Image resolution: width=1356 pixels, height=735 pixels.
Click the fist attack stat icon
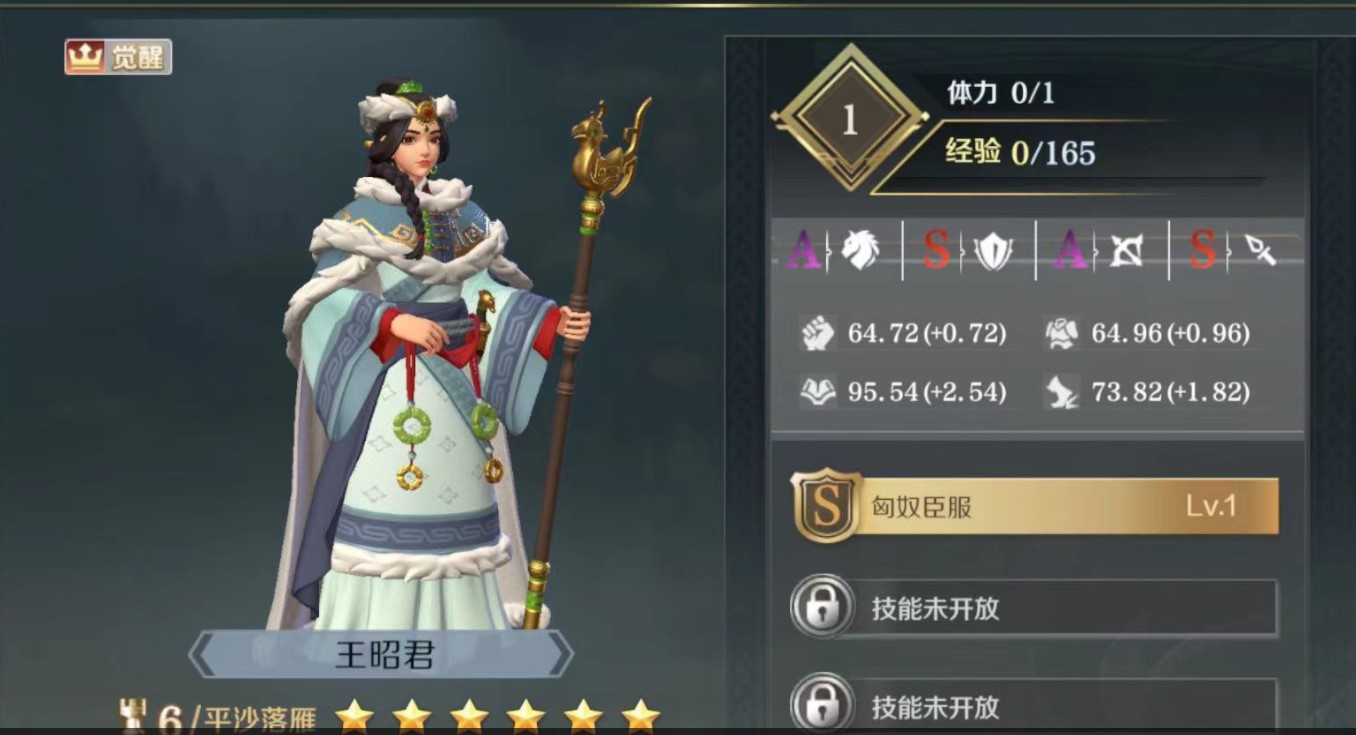816,333
